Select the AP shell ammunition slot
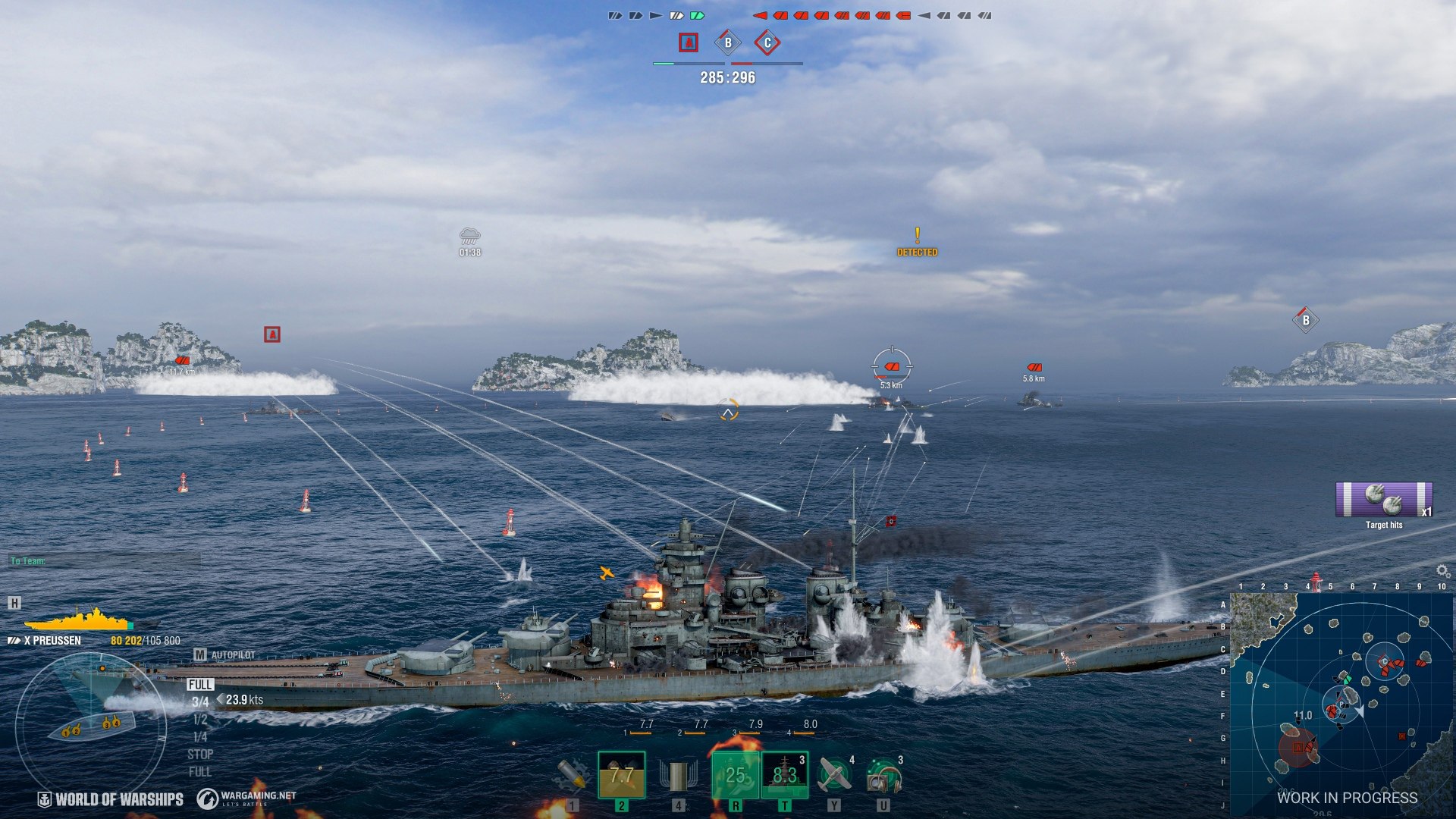This screenshot has height=819, width=1456. point(621,774)
